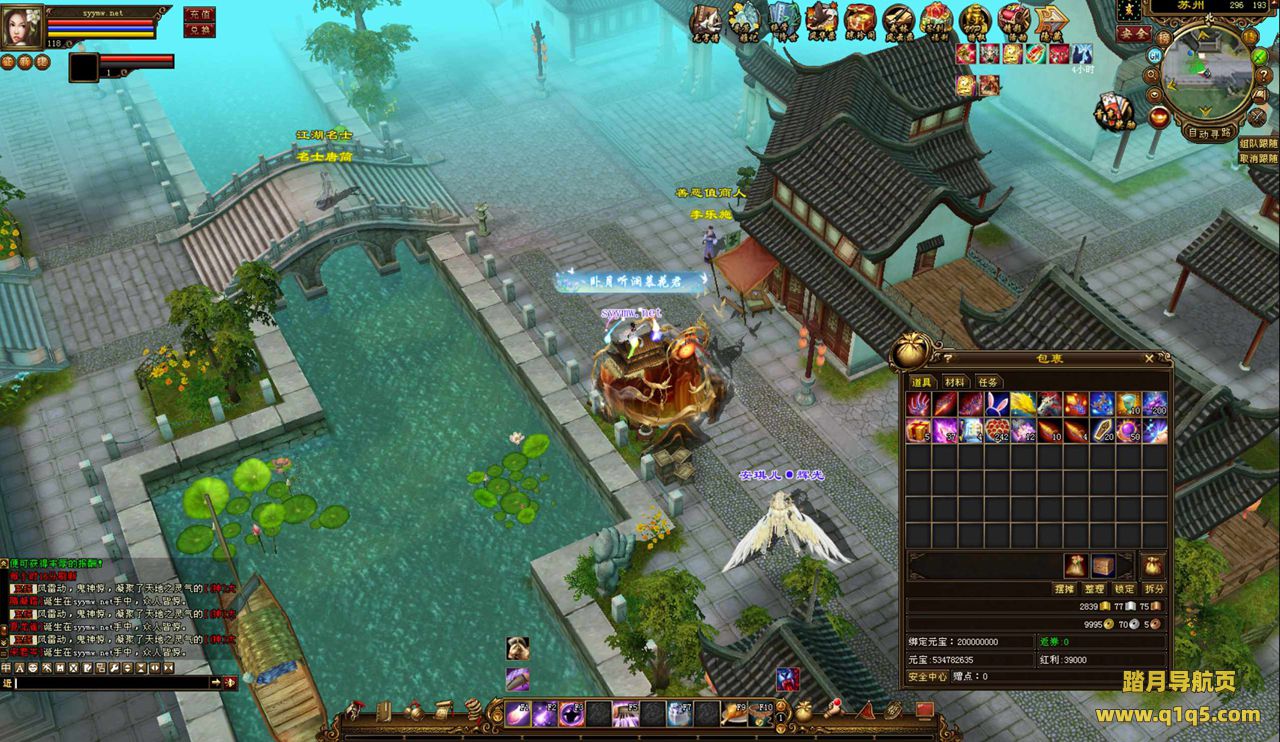
Task: Click the 整理 sort button
Action: point(1094,589)
